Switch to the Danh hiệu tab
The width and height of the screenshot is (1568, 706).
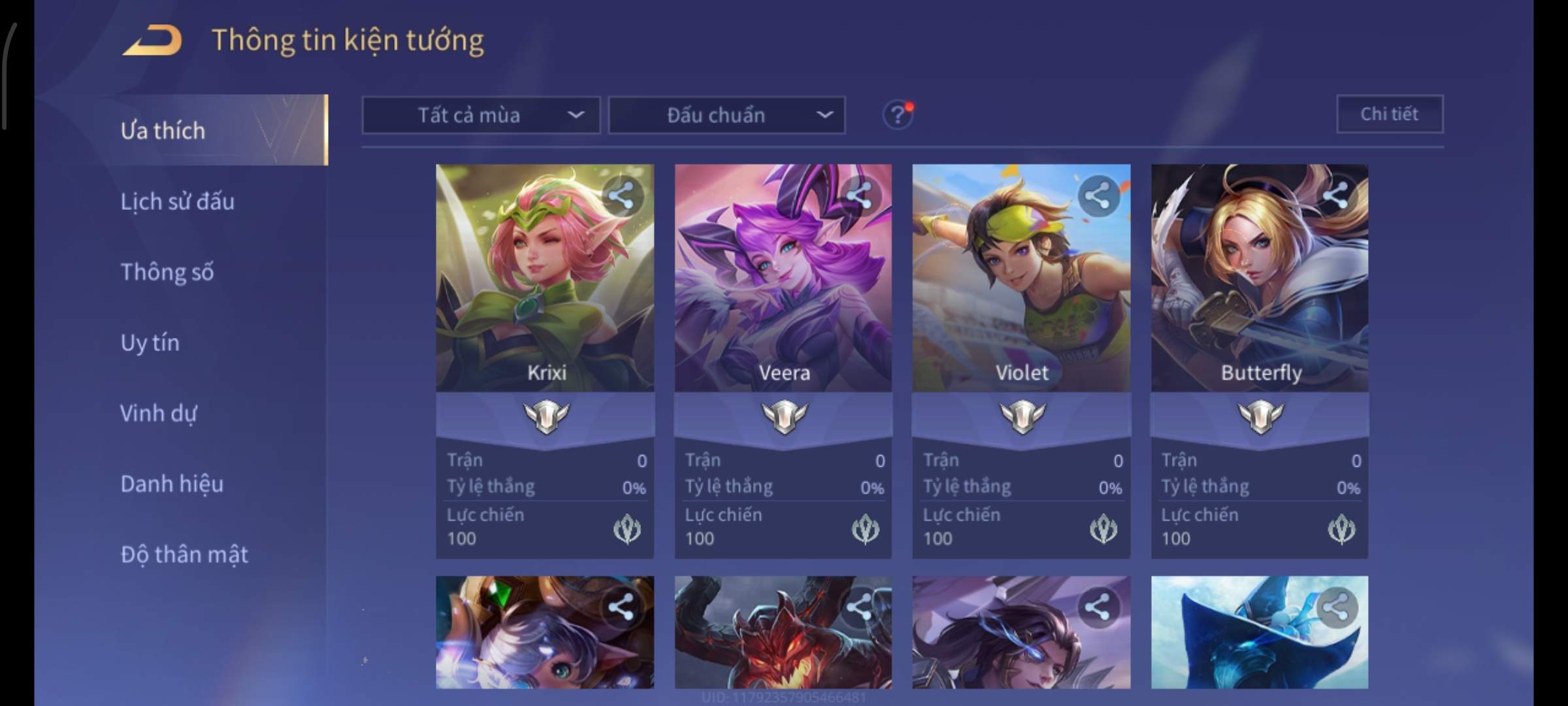coord(172,484)
